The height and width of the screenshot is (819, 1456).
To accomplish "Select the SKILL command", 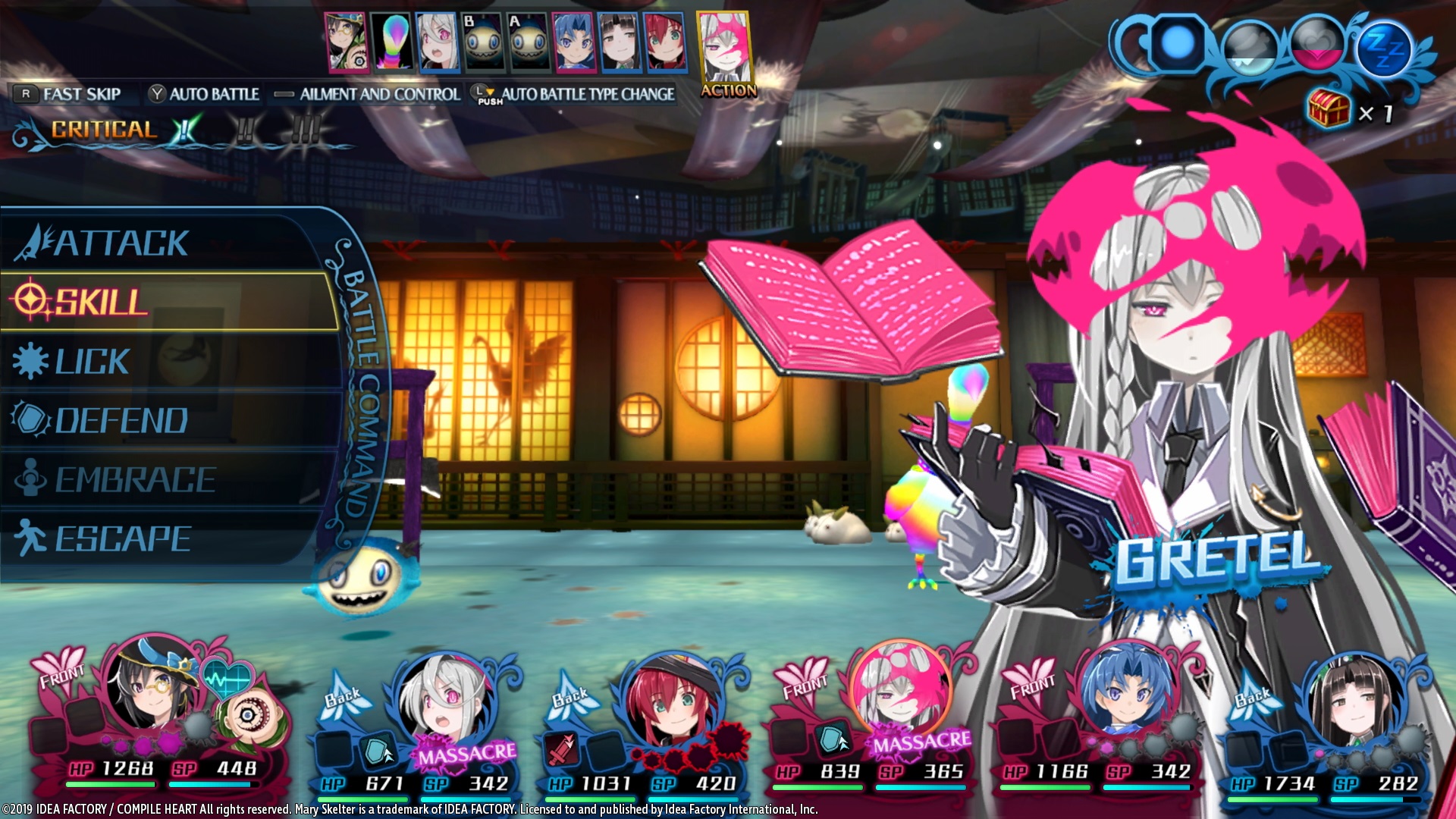I will pyautogui.click(x=102, y=302).
